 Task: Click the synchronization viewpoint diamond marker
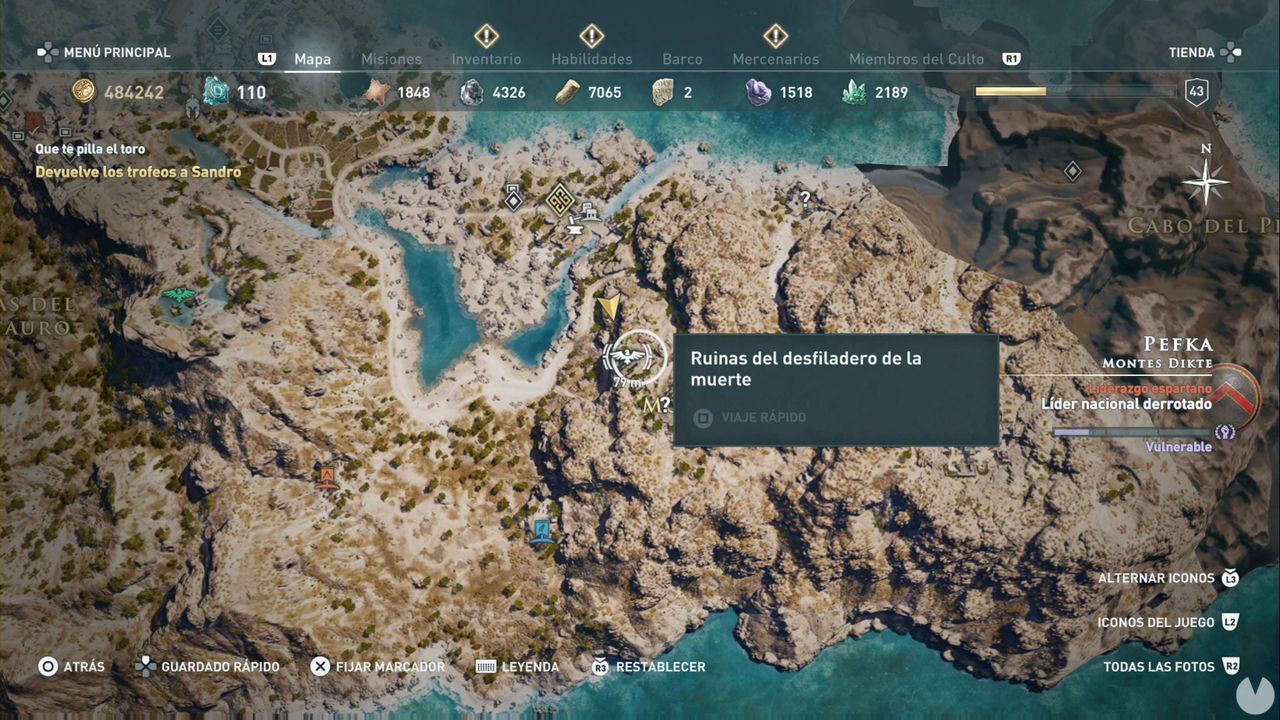[x=513, y=199]
